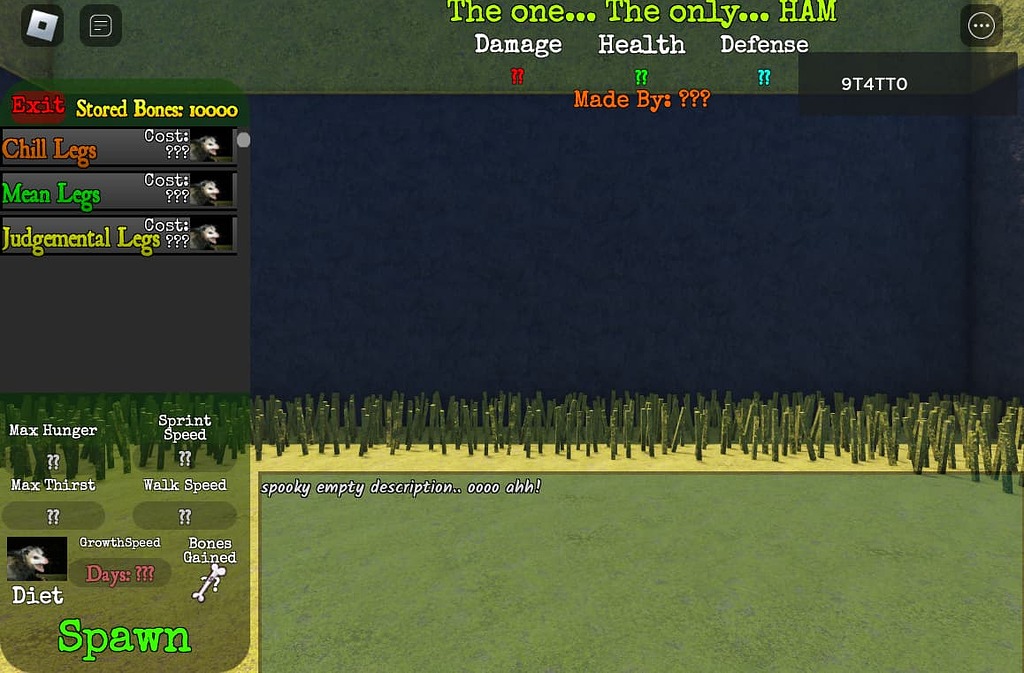Pick the Judgemental Legs creature

tap(118, 236)
